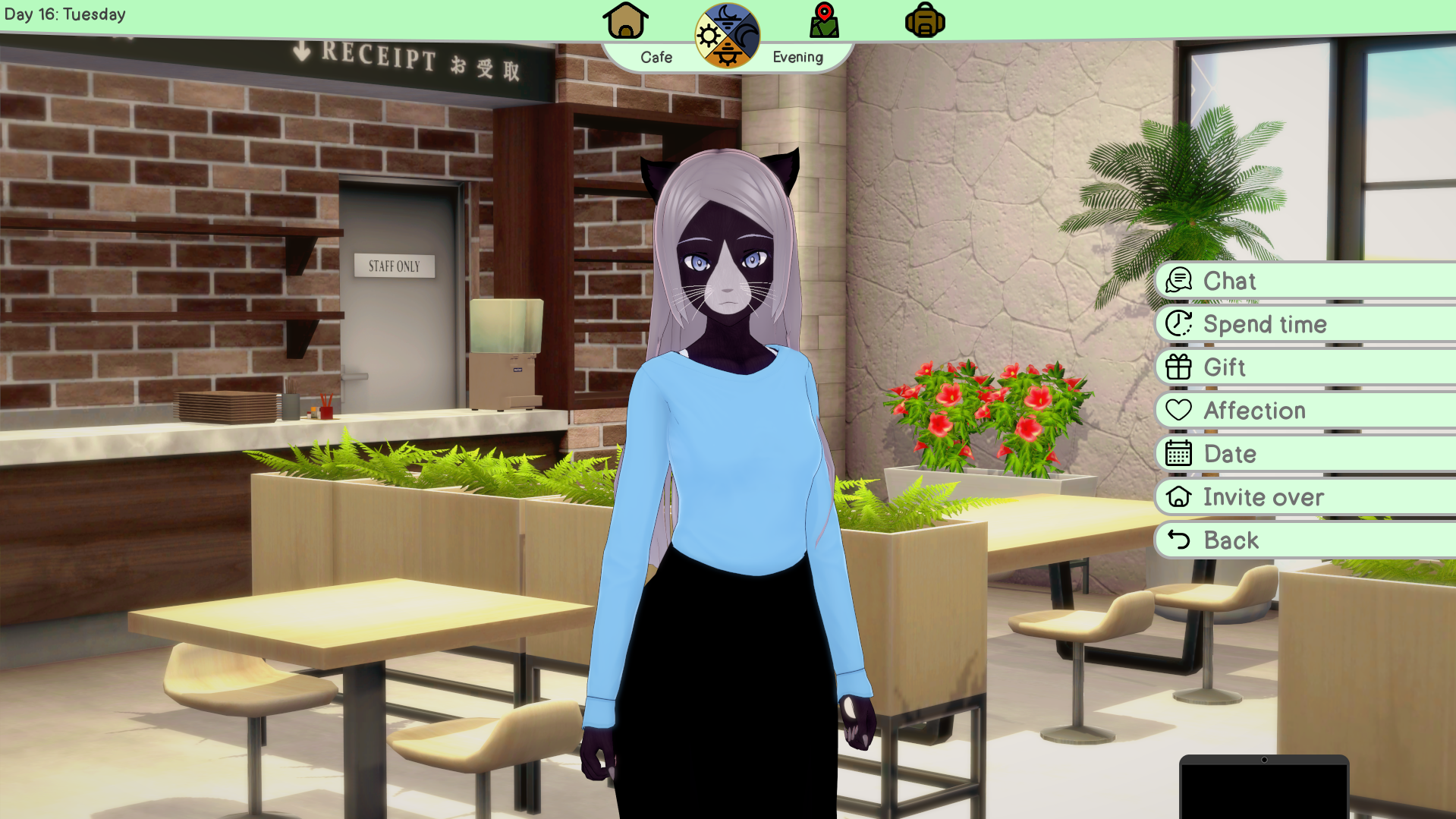Viewport: 1456px width, 819px height.
Task: Click the Evening time label
Action: click(797, 56)
